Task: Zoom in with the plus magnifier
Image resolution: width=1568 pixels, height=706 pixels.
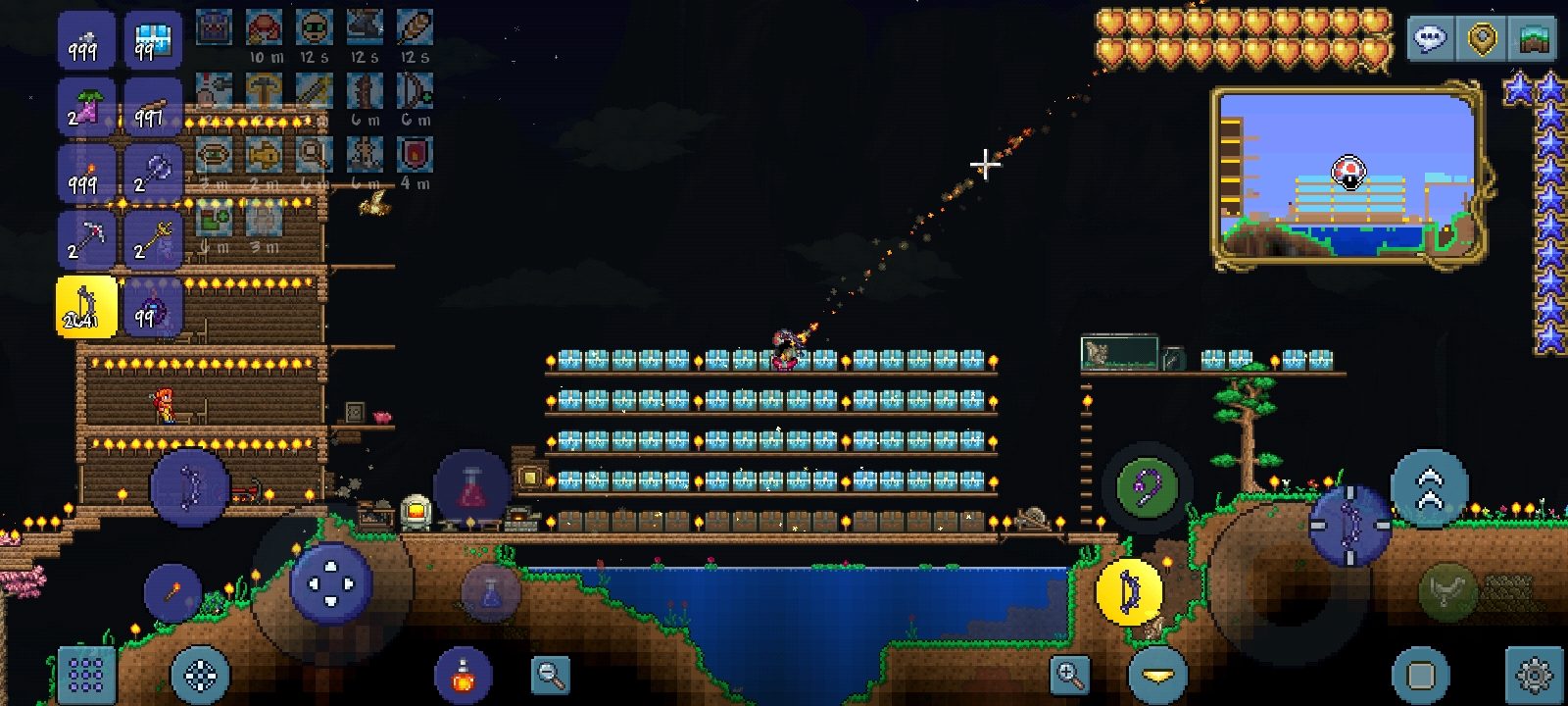Action: tap(1068, 675)
